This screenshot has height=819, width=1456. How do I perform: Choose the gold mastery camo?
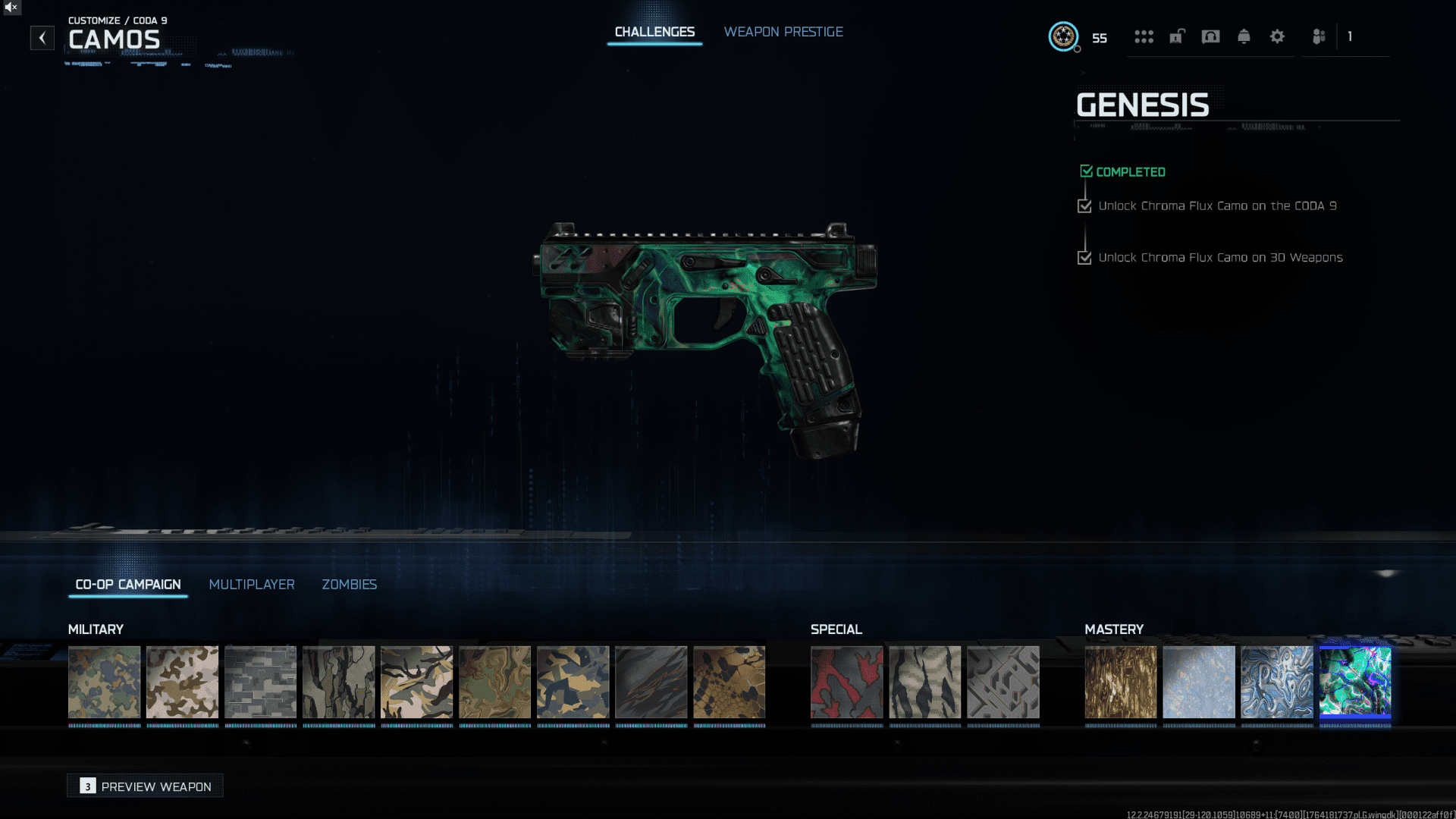(1121, 682)
